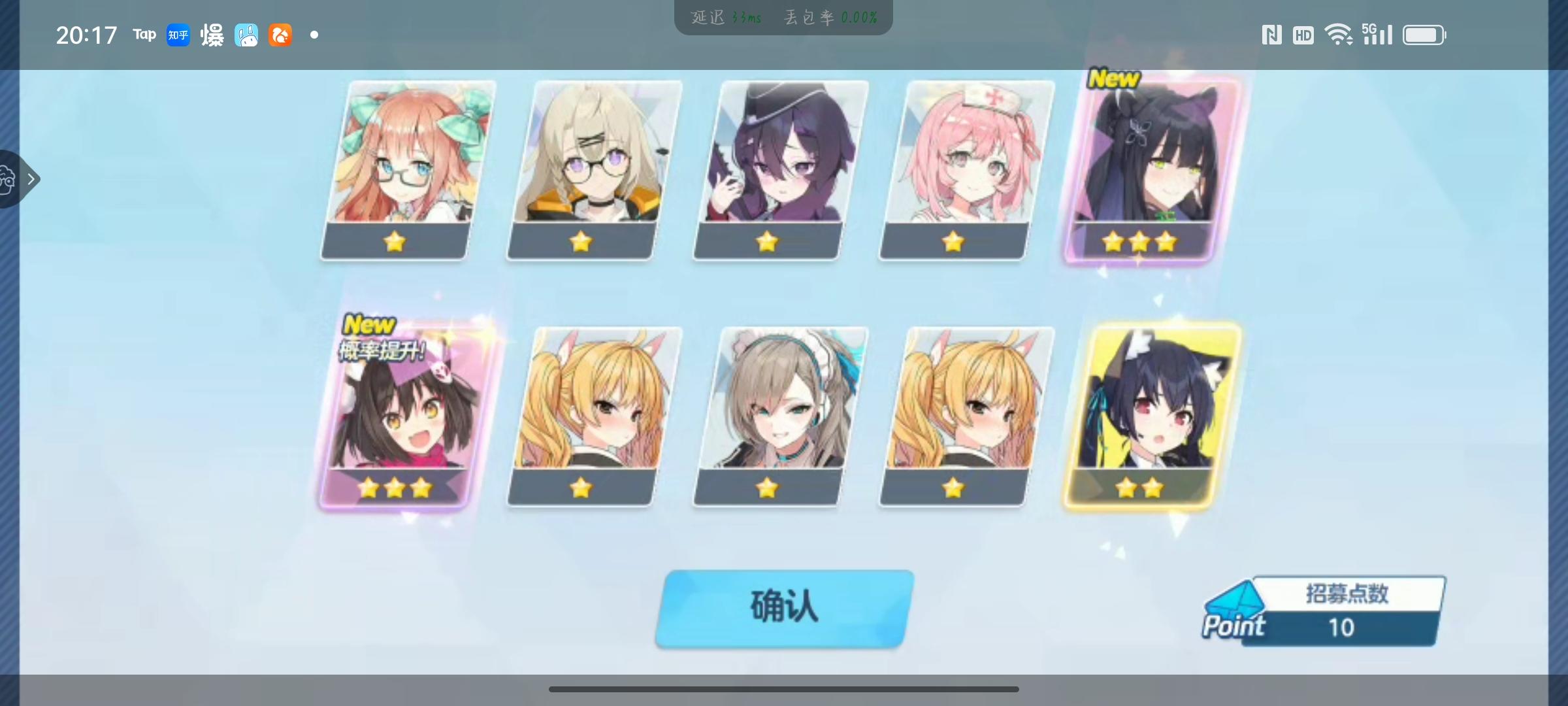Tap the battery indicator in status bar

click(x=1424, y=35)
